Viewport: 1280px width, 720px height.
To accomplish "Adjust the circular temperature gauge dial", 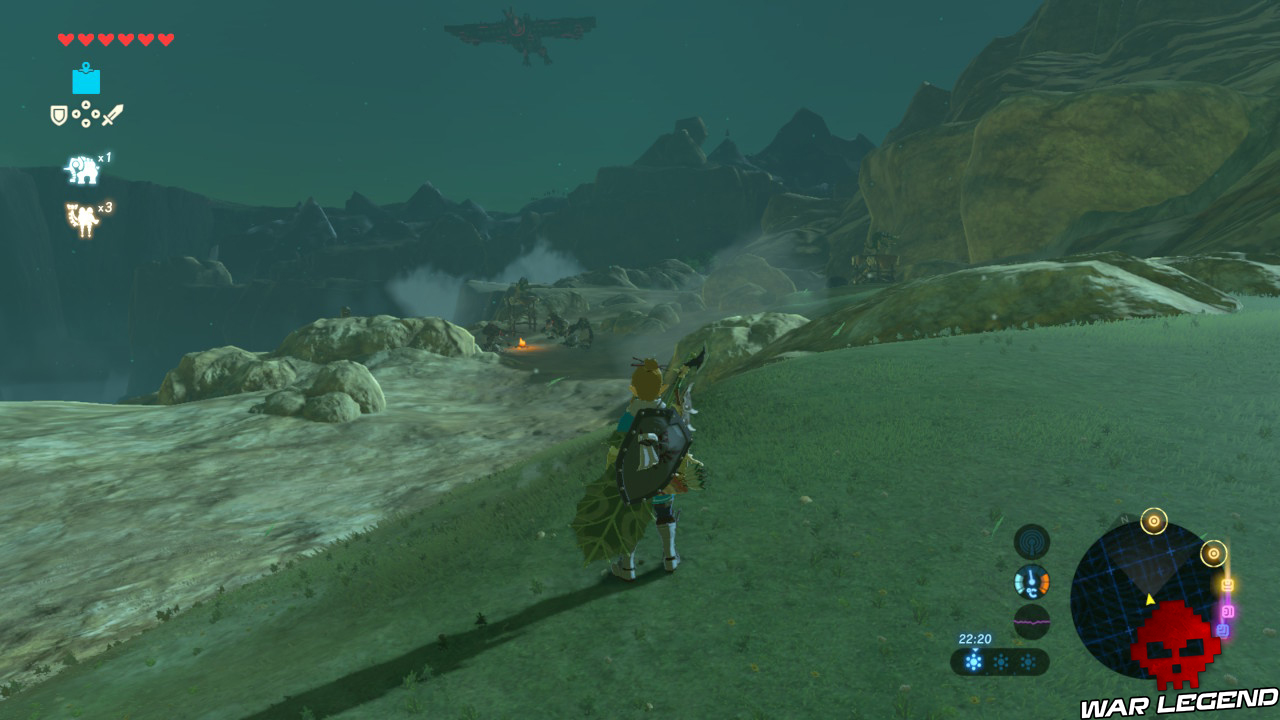I will [x=1030, y=581].
